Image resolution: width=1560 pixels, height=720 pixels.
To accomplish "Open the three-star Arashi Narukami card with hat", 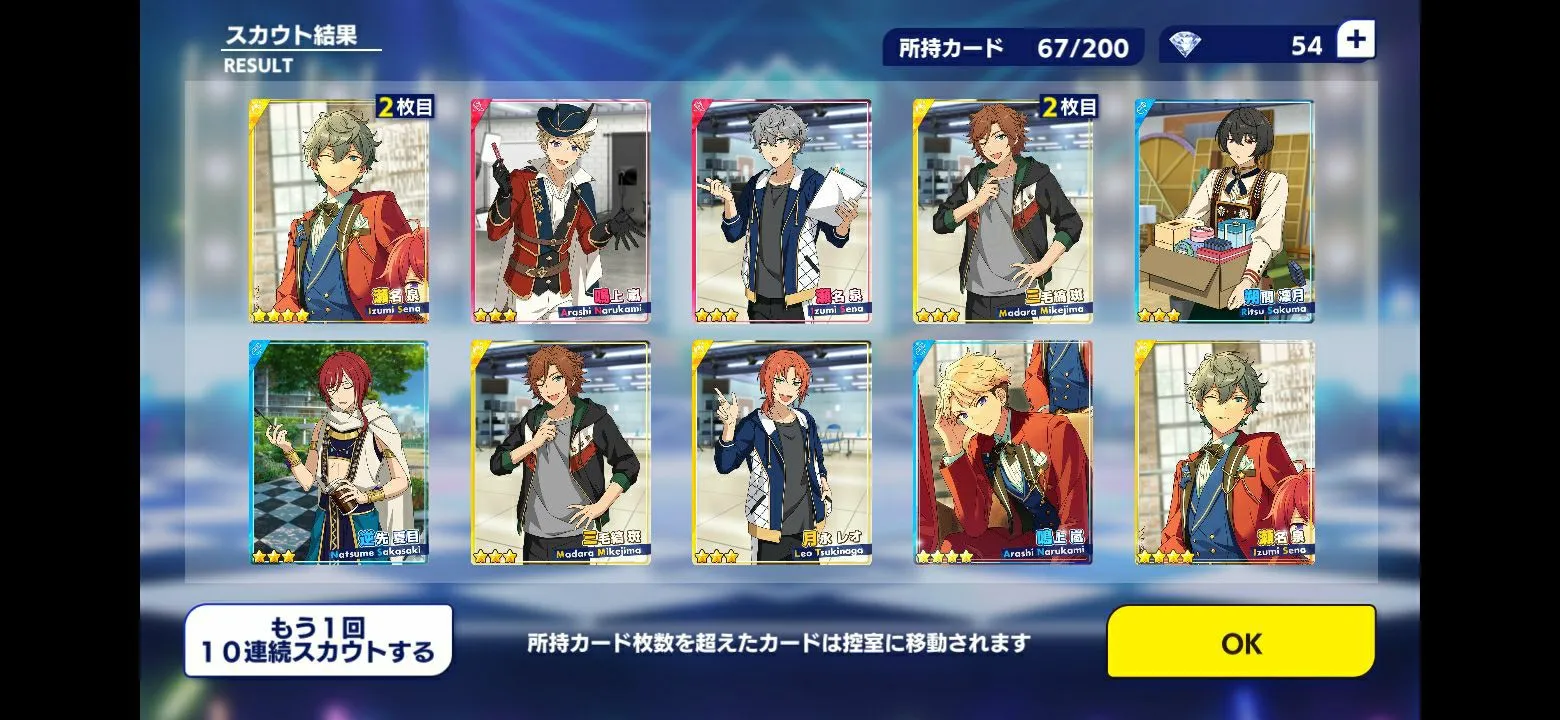I will (561, 211).
